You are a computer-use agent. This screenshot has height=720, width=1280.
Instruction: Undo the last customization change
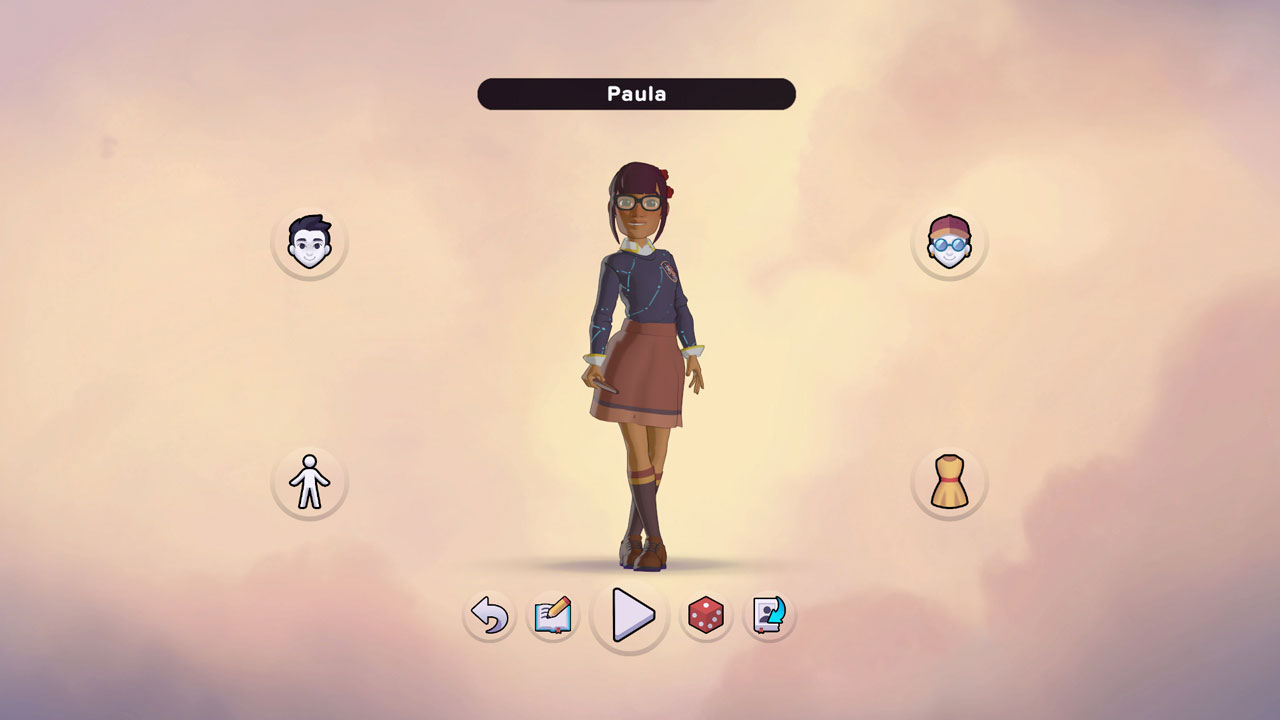point(489,616)
